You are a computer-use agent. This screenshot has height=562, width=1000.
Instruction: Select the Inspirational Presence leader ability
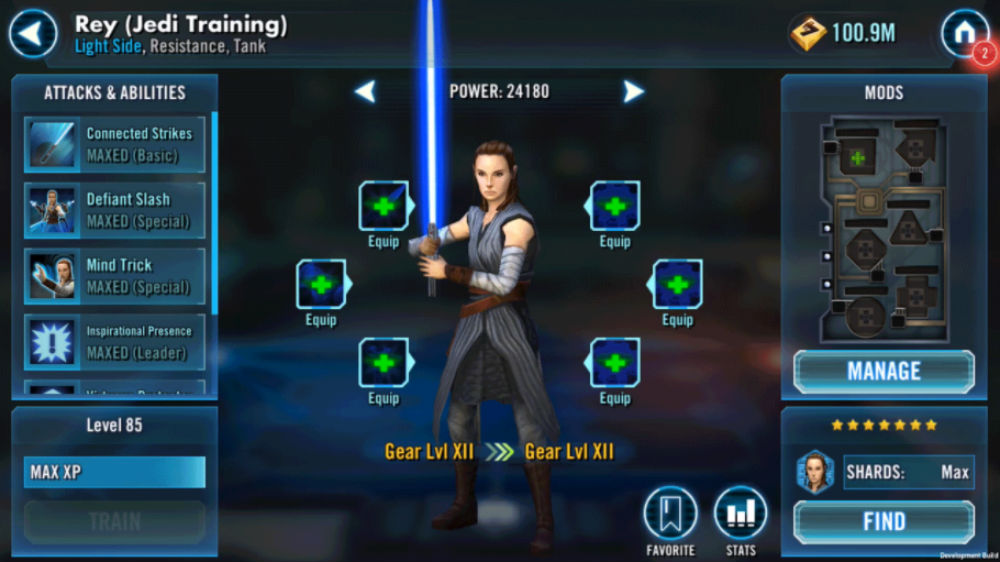115,342
